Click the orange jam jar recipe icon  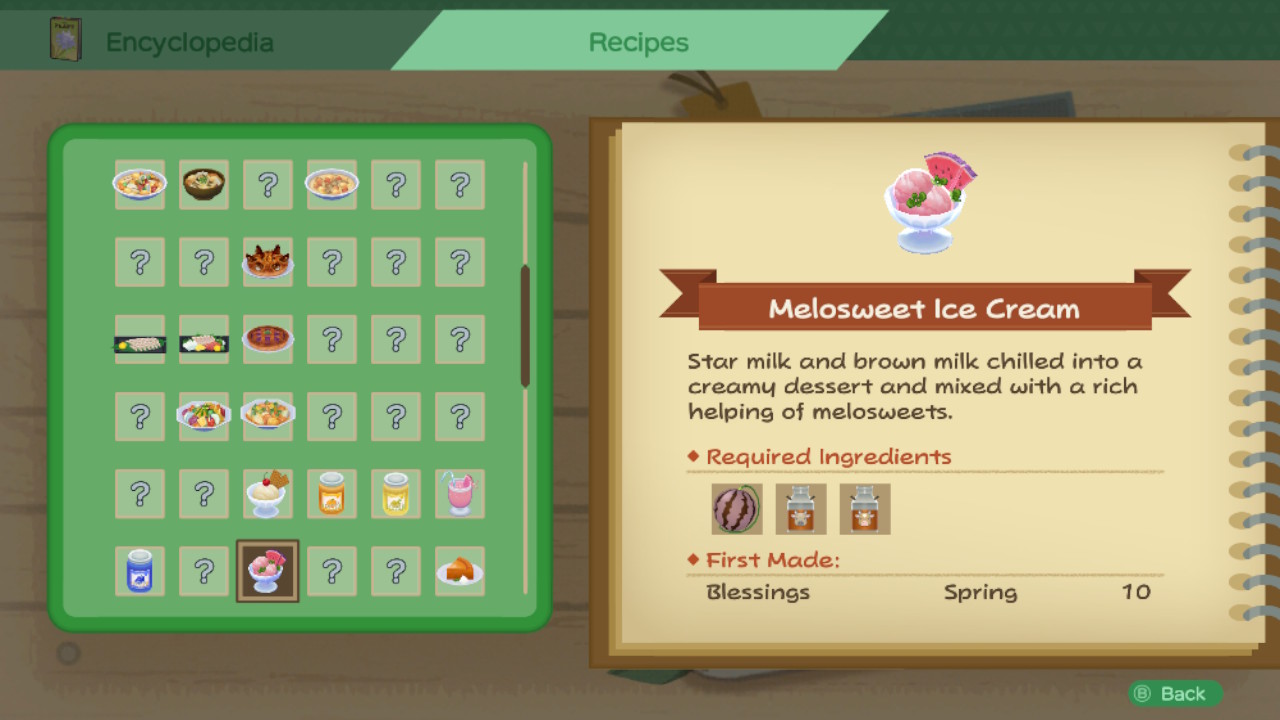(332, 493)
